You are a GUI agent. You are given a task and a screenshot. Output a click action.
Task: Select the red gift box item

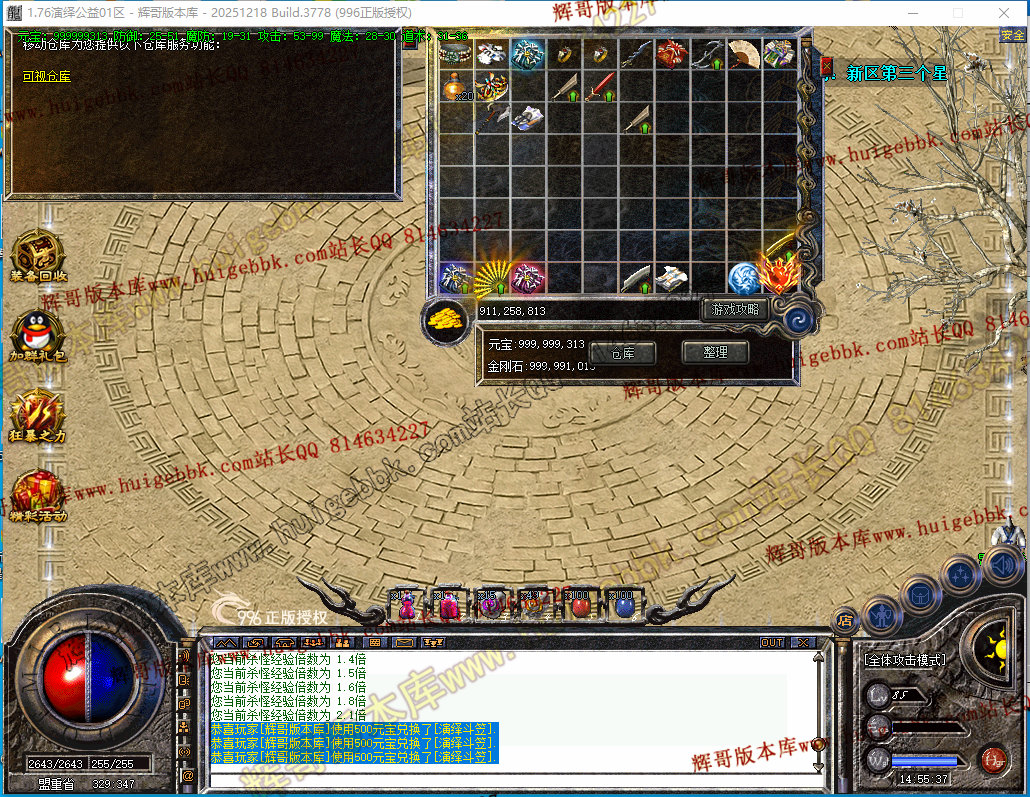[x=671, y=54]
